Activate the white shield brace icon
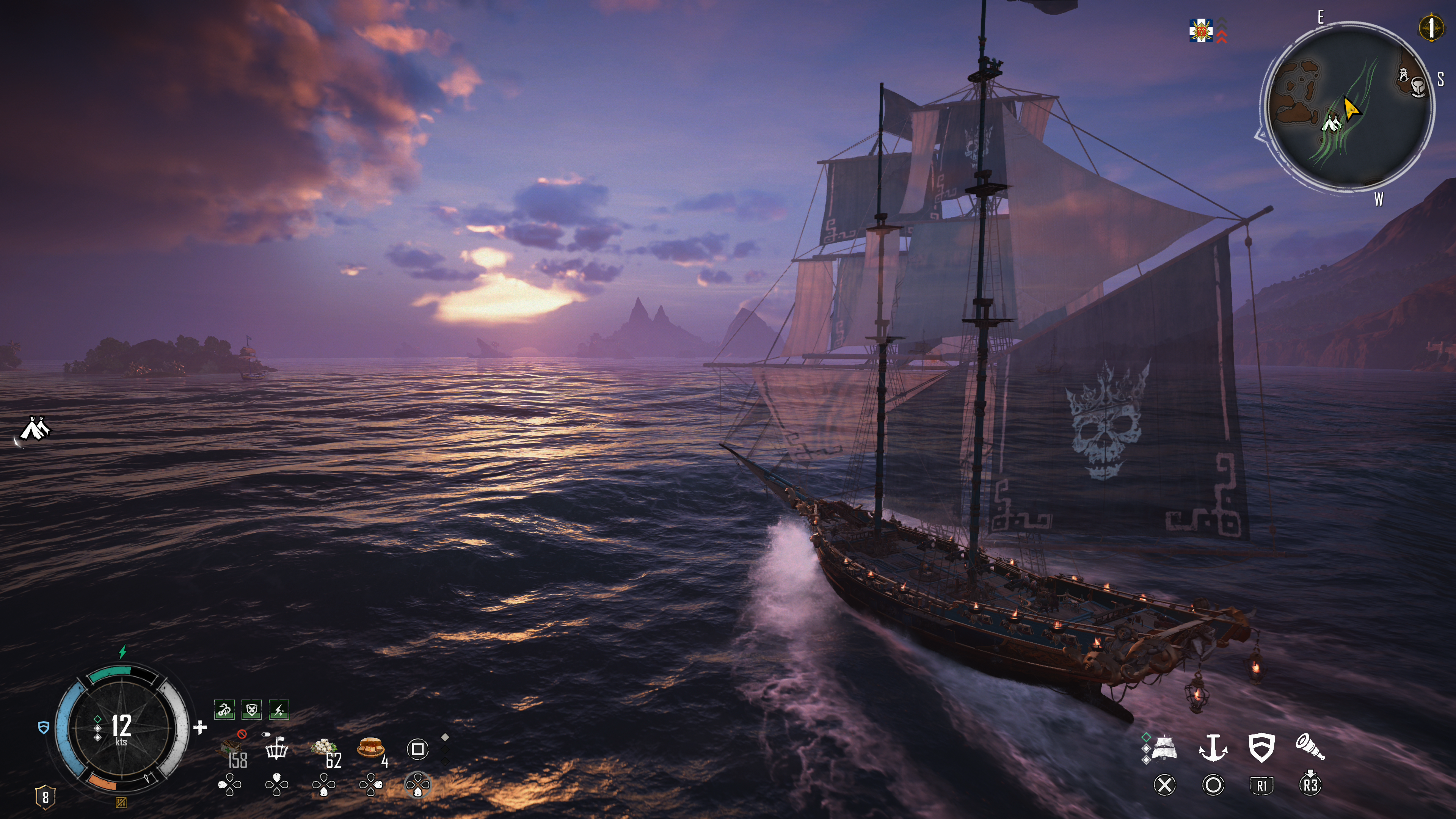The height and width of the screenshot is (819, 1456). [x=1261, y=748]
